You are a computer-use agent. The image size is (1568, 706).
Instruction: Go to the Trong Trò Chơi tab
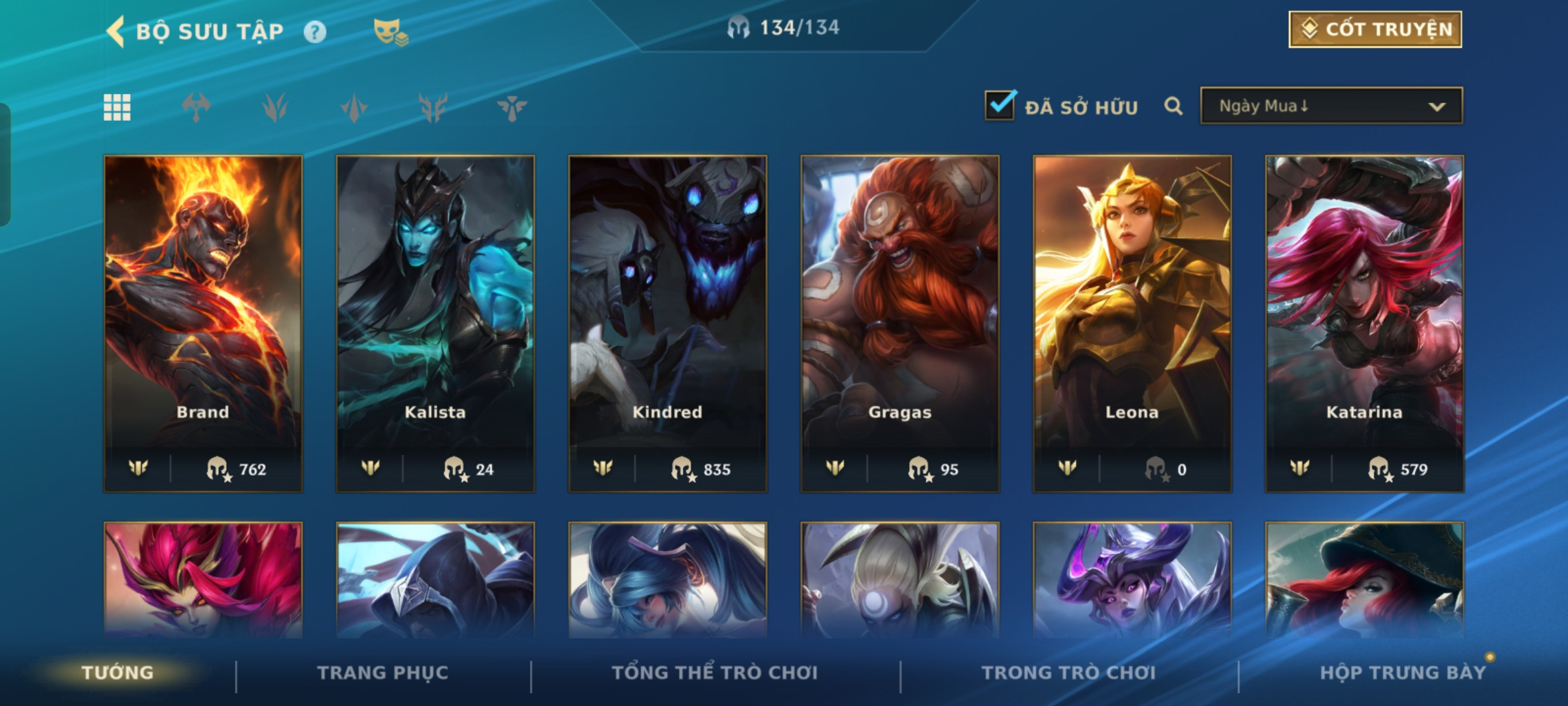[x=1069, y=673]
